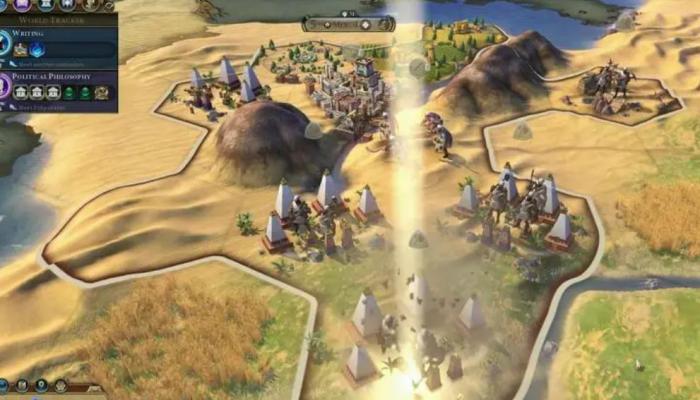Open the civics tree purple button
This screenshot has height=400, width=700.
tap(20, 4)
